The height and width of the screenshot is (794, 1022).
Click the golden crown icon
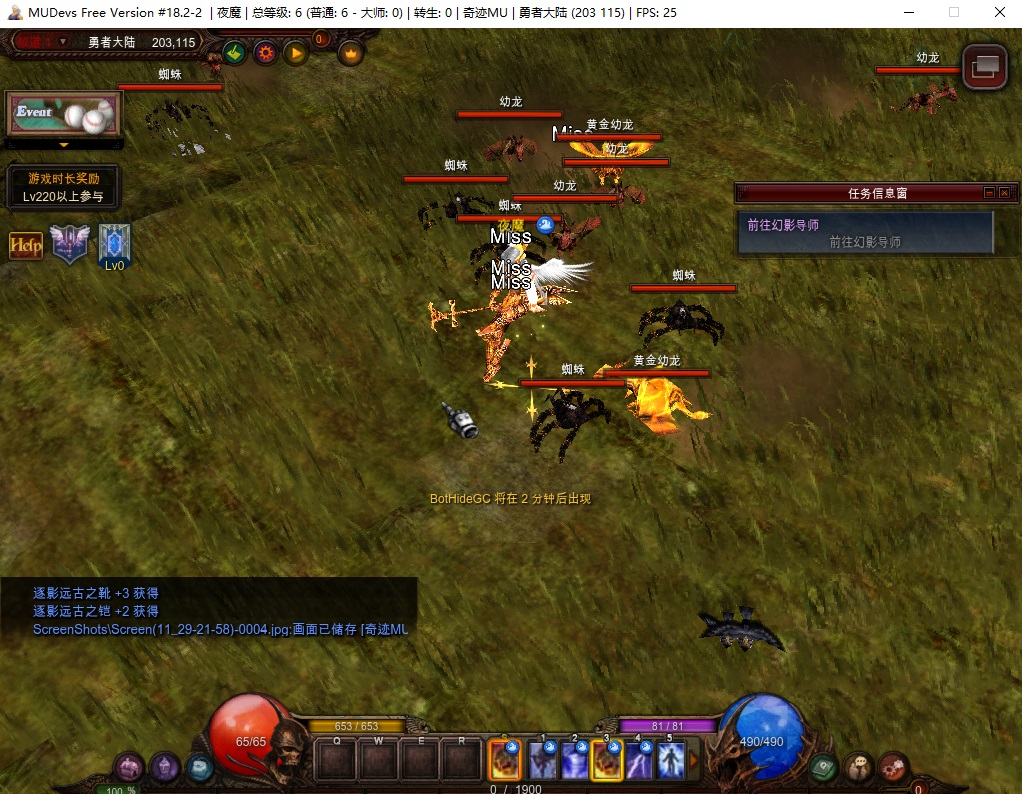[350, 53]
